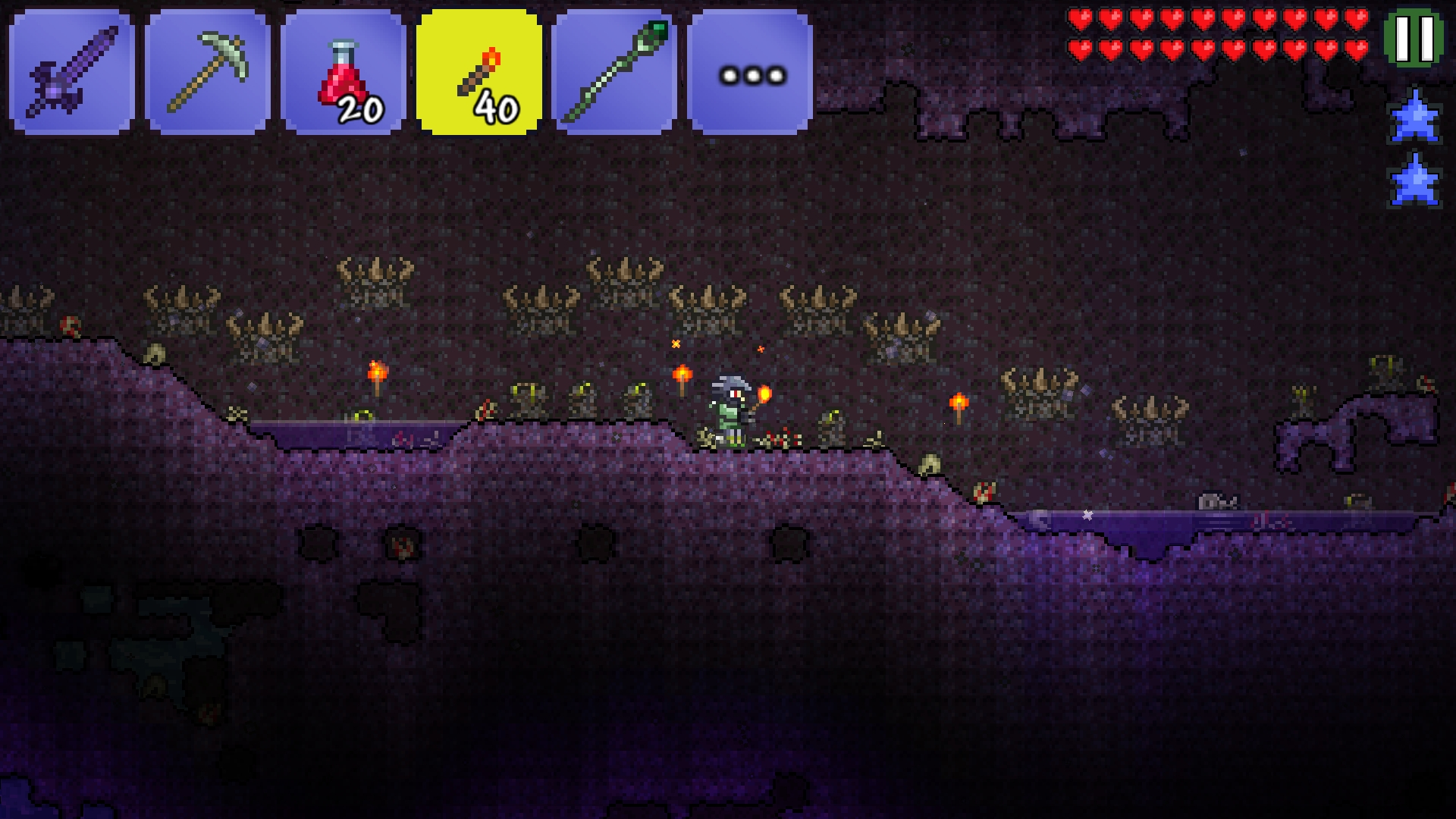The width and height of the screenshot is (1456, 819).
Task: Switch to the highlighted torch hotbar slot
Action: [x=479, y=72]
